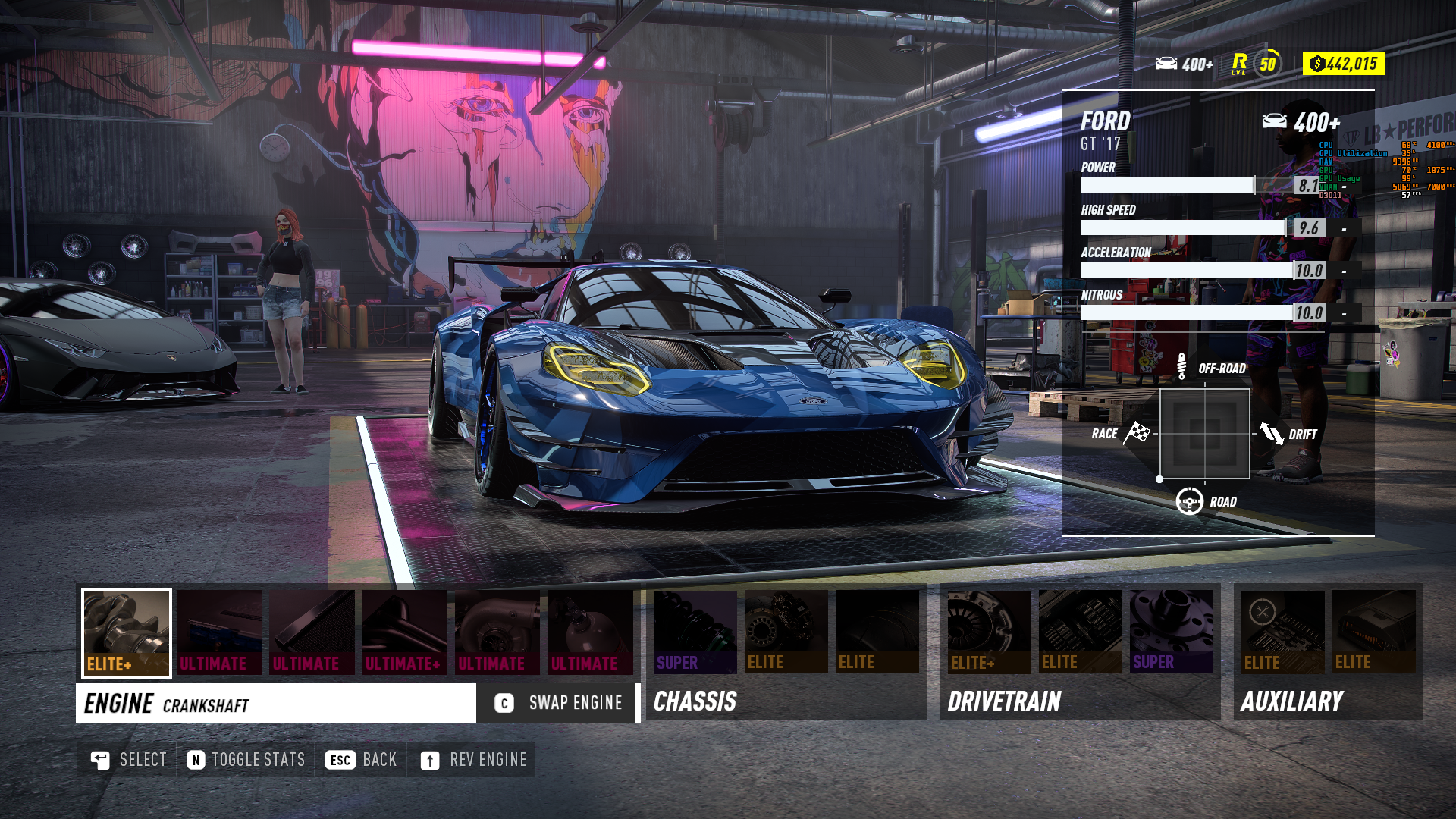Select the Elite brakes slot under Chassis
1456x819 pixels.
(785, 632)
